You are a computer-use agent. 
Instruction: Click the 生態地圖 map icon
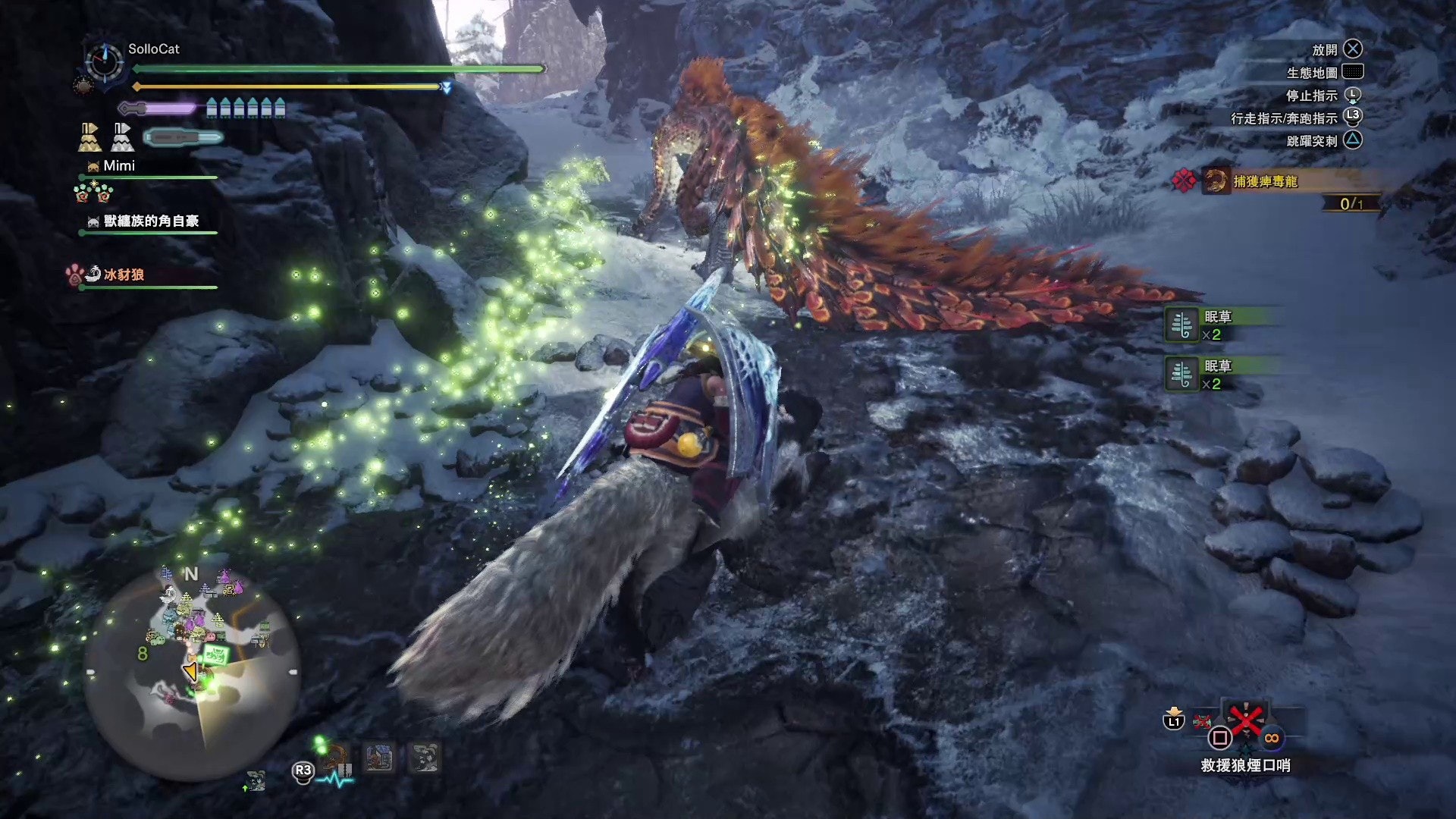(1352, 72)
